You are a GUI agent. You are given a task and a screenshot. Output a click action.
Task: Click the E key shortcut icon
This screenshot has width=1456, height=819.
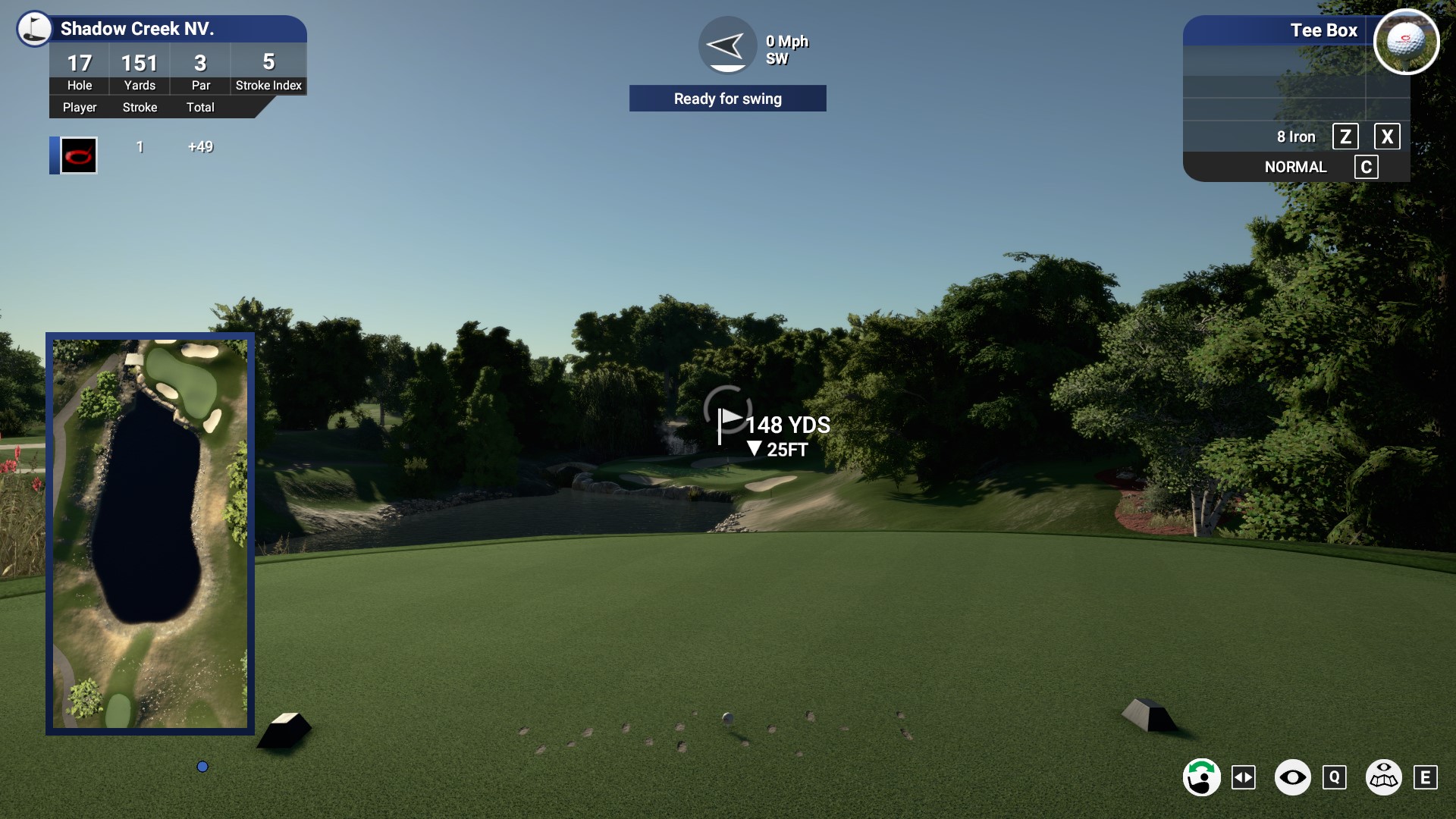coord(1426,777)
